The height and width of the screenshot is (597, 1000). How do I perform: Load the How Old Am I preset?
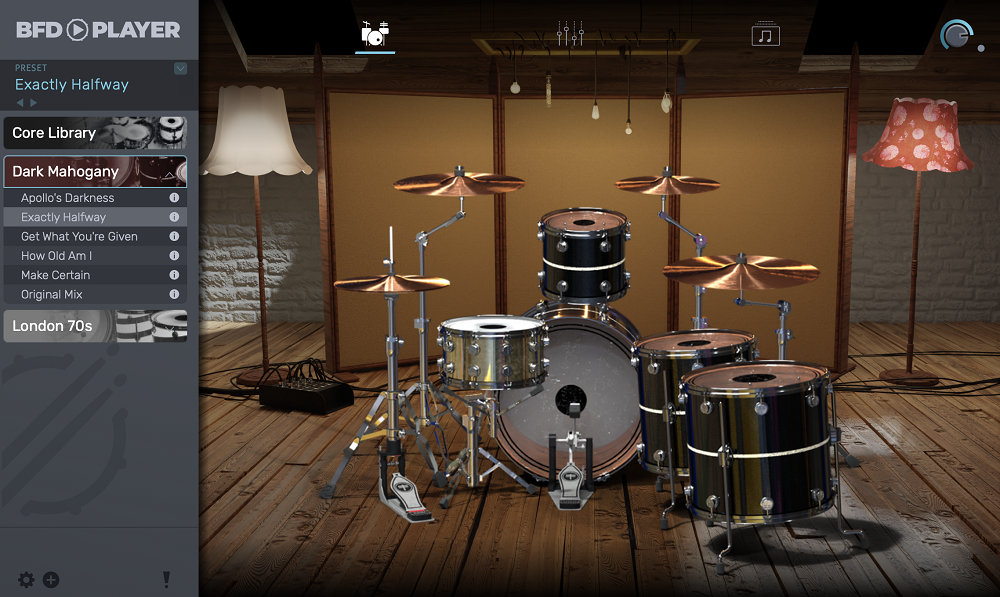pos(57,256)
